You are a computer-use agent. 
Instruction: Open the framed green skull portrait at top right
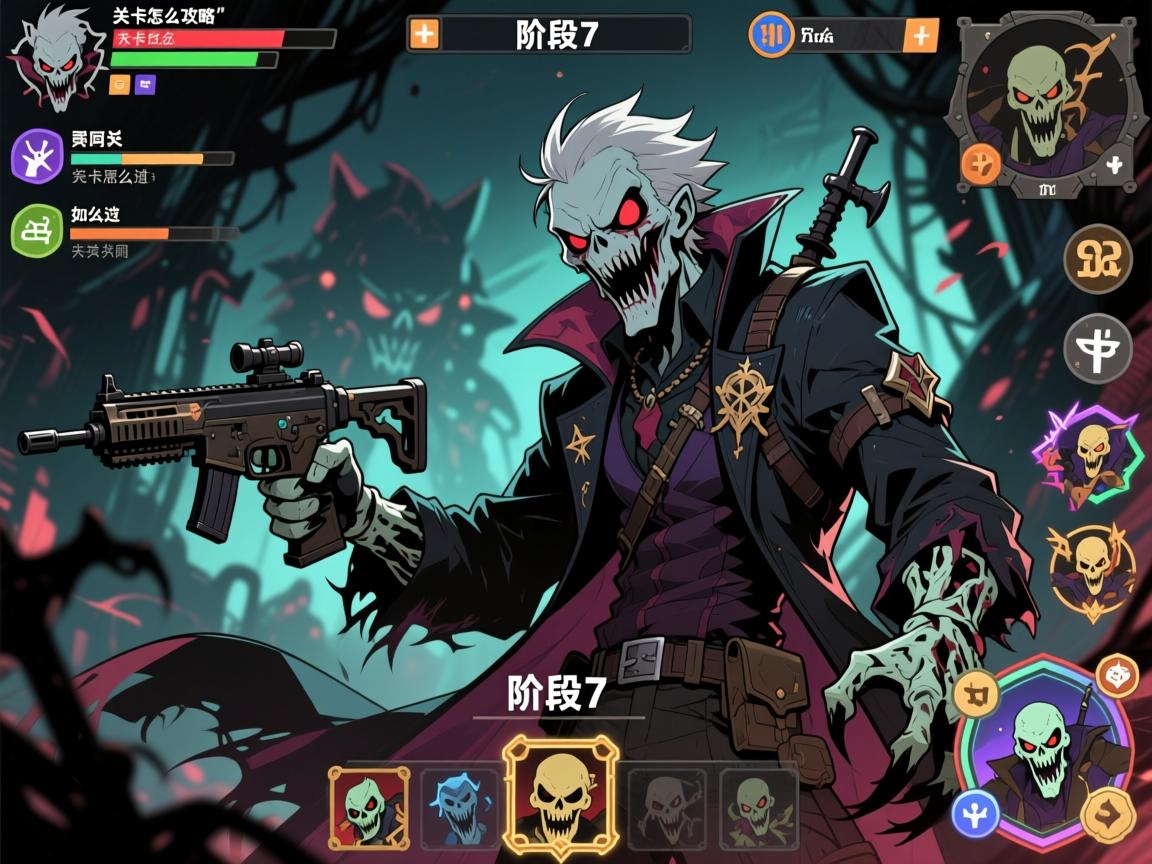coord(1046,100)
